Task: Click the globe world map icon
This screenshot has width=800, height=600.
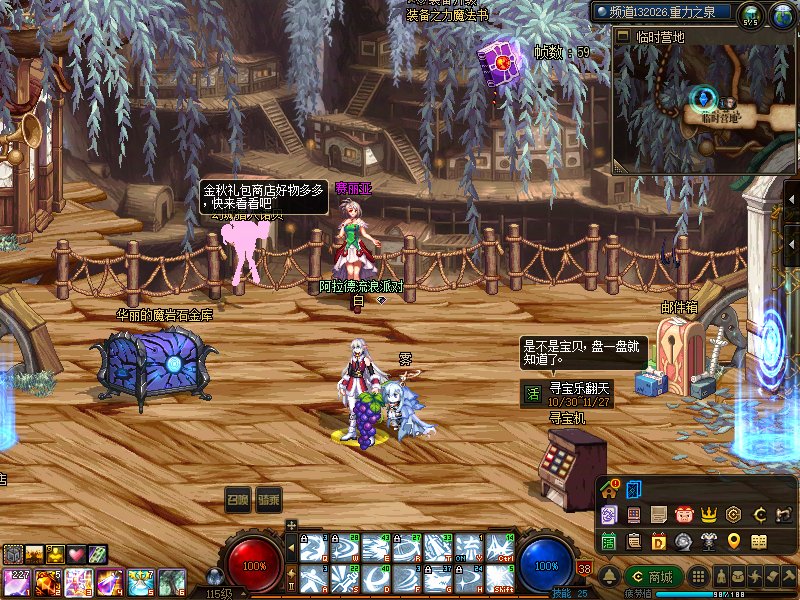Action: pos(782,14)
